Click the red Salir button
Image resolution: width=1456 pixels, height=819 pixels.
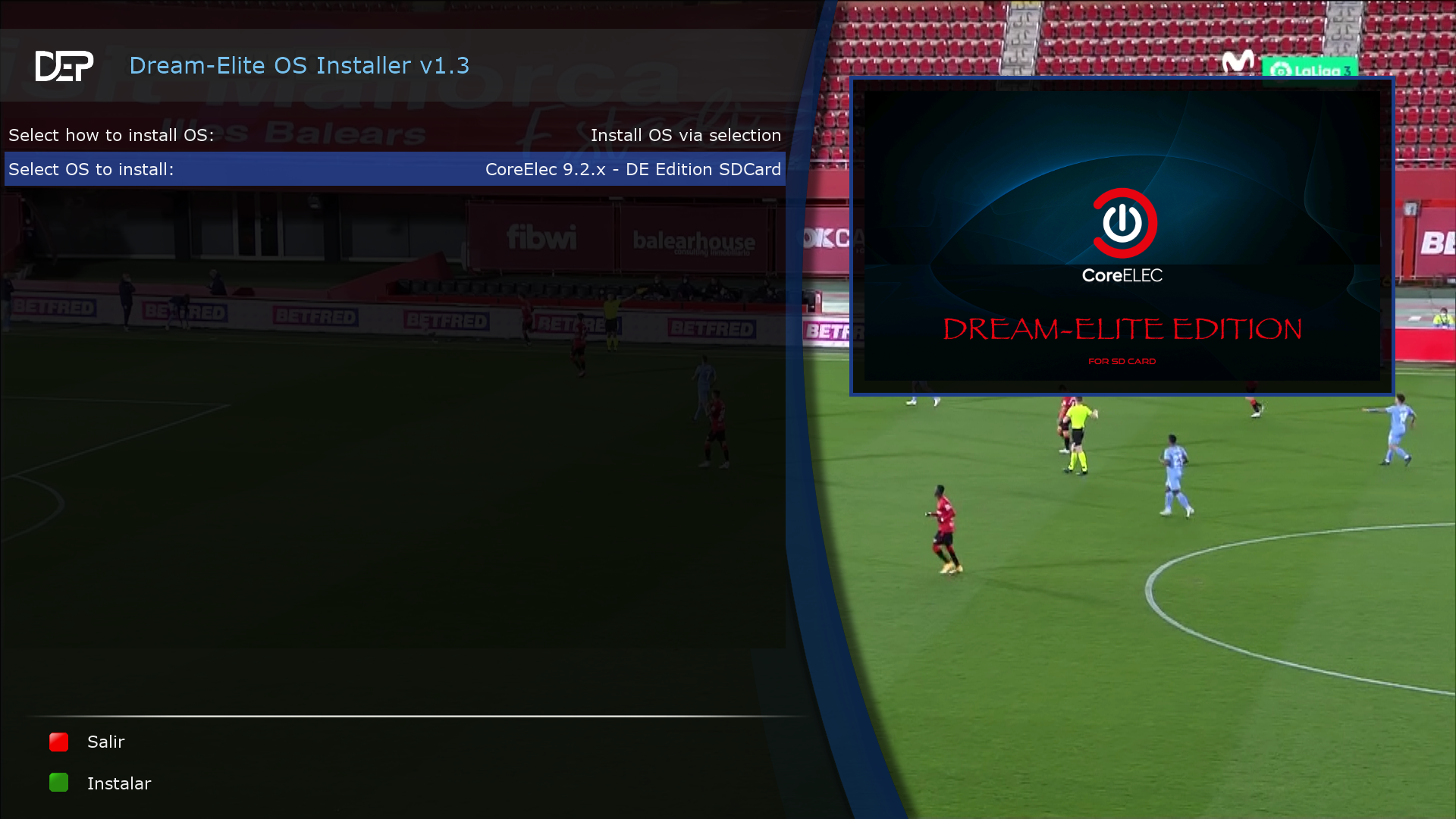(59, 742)
